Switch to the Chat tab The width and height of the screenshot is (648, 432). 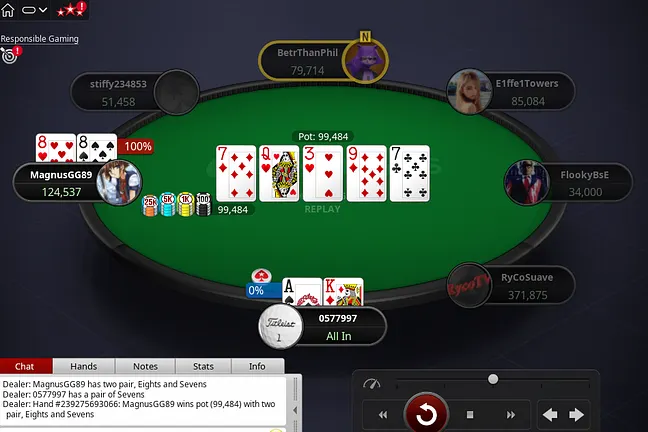[x=26, y=366]
